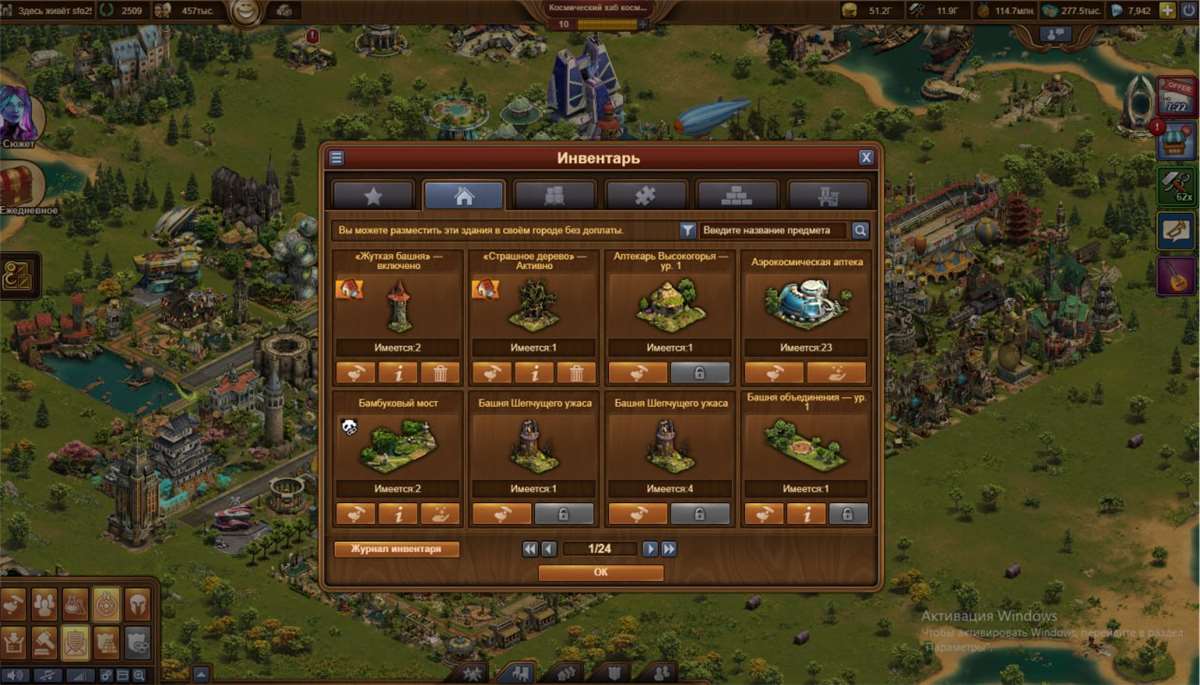Open the helmet army management menu
This screenshot has height=685, width=1200.
[x=136, y=602]
